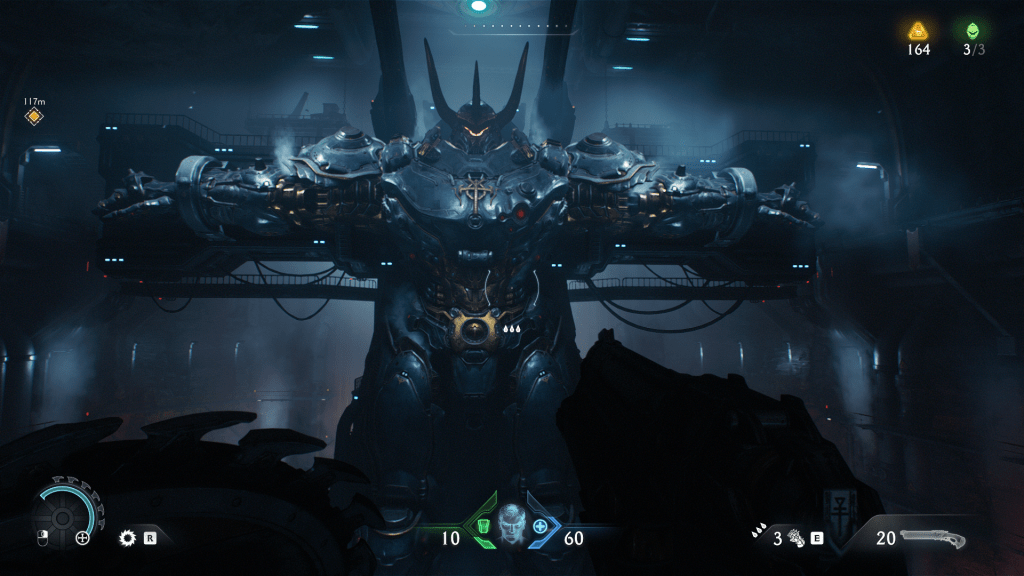Image resolution: width=1024 pixels, height=576 pixels.
Task: Select the blue health cross icon
Action: (541, 526)
